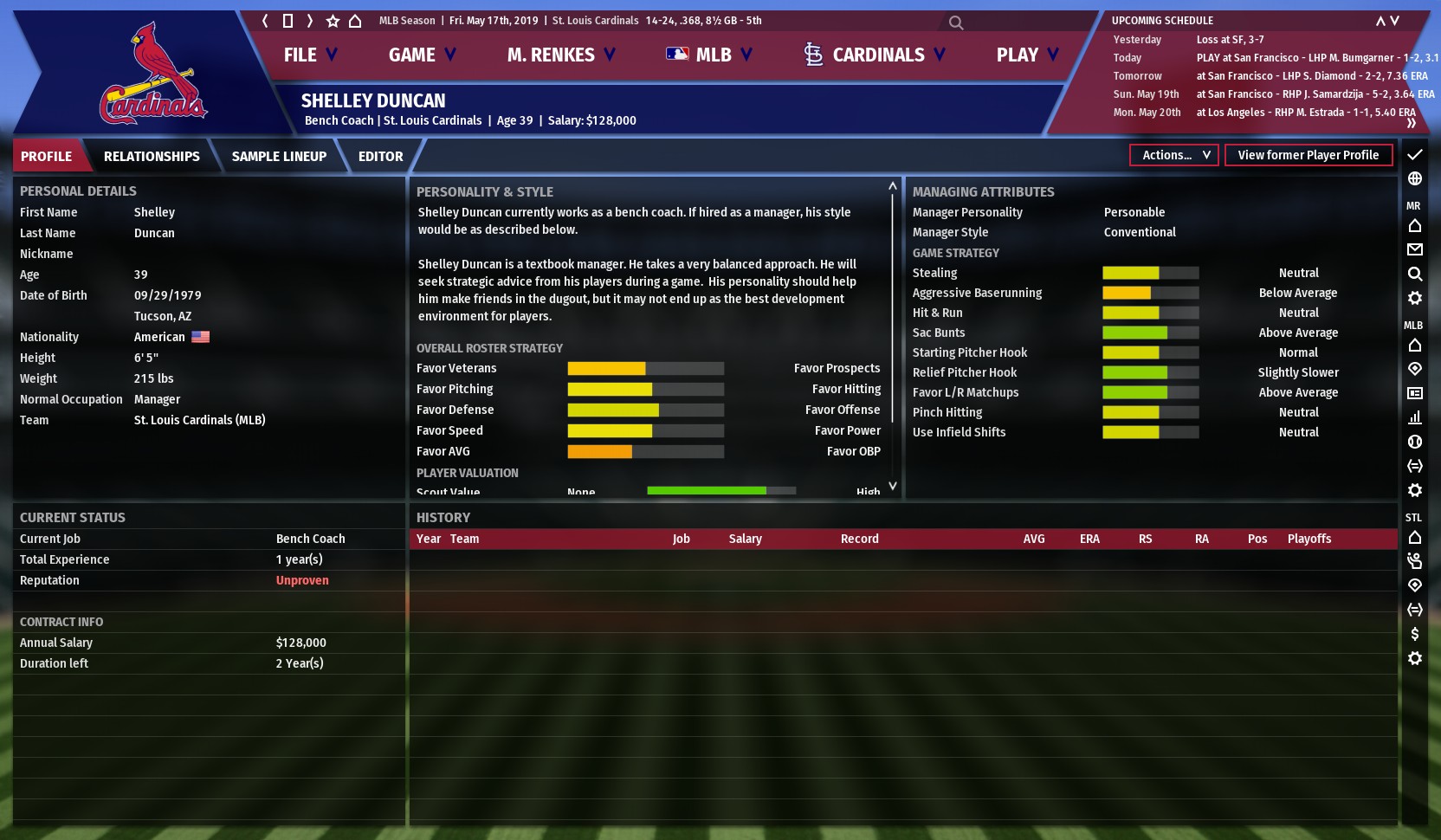Sort history by the Salary column
Screen dimensions: 1441x840
[x=745, y=539]
